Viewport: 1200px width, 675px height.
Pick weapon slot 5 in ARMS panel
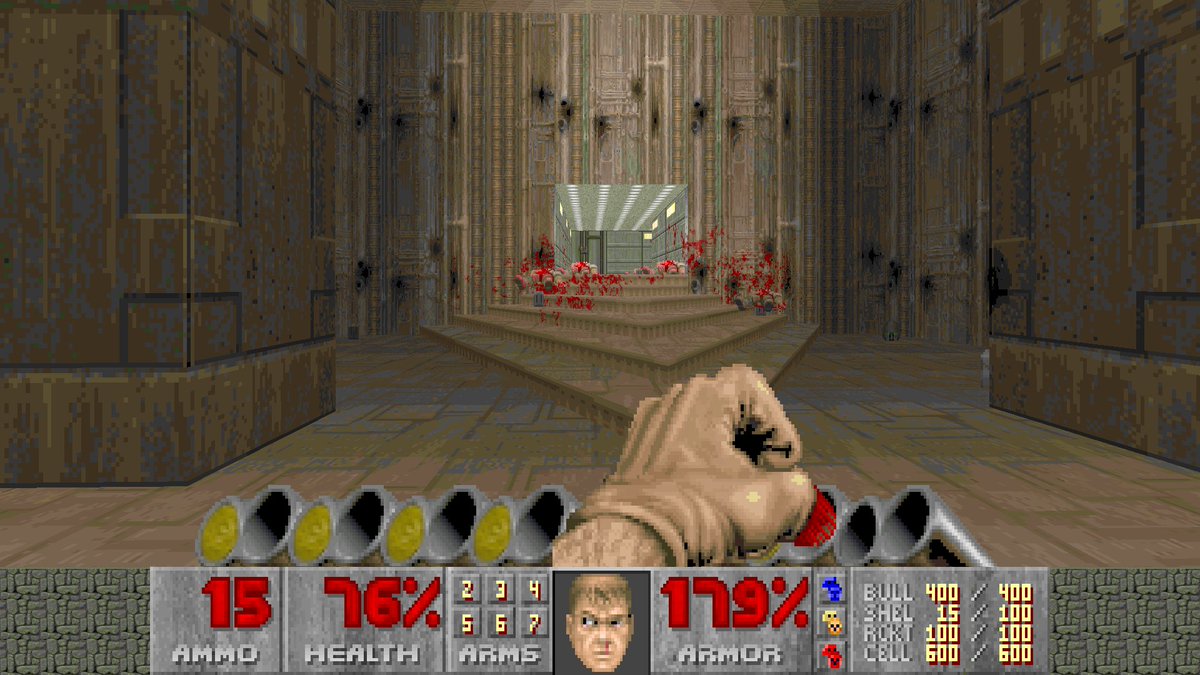[x=468, y=624]
